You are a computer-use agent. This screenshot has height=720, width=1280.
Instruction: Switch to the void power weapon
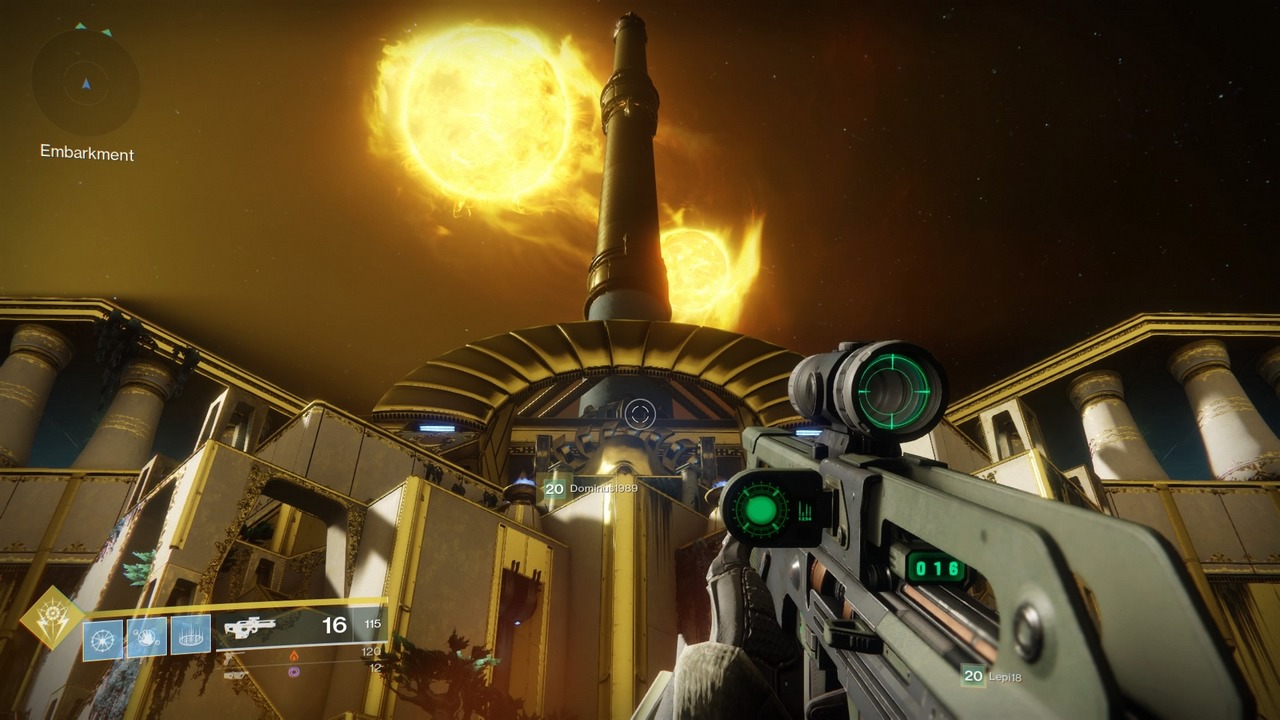pos(294,671)
